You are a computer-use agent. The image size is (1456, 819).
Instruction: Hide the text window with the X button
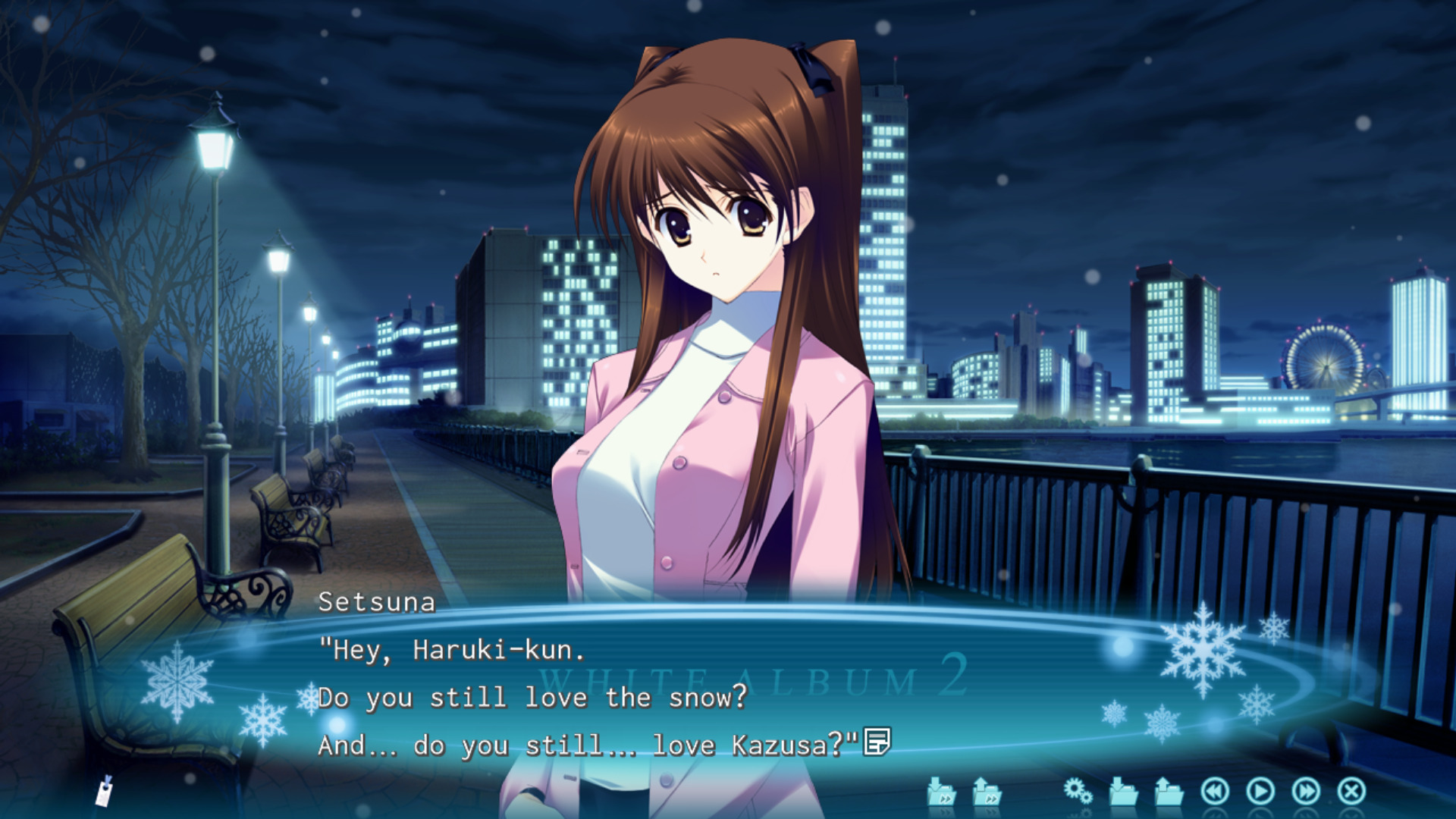tap(1351, 792)
